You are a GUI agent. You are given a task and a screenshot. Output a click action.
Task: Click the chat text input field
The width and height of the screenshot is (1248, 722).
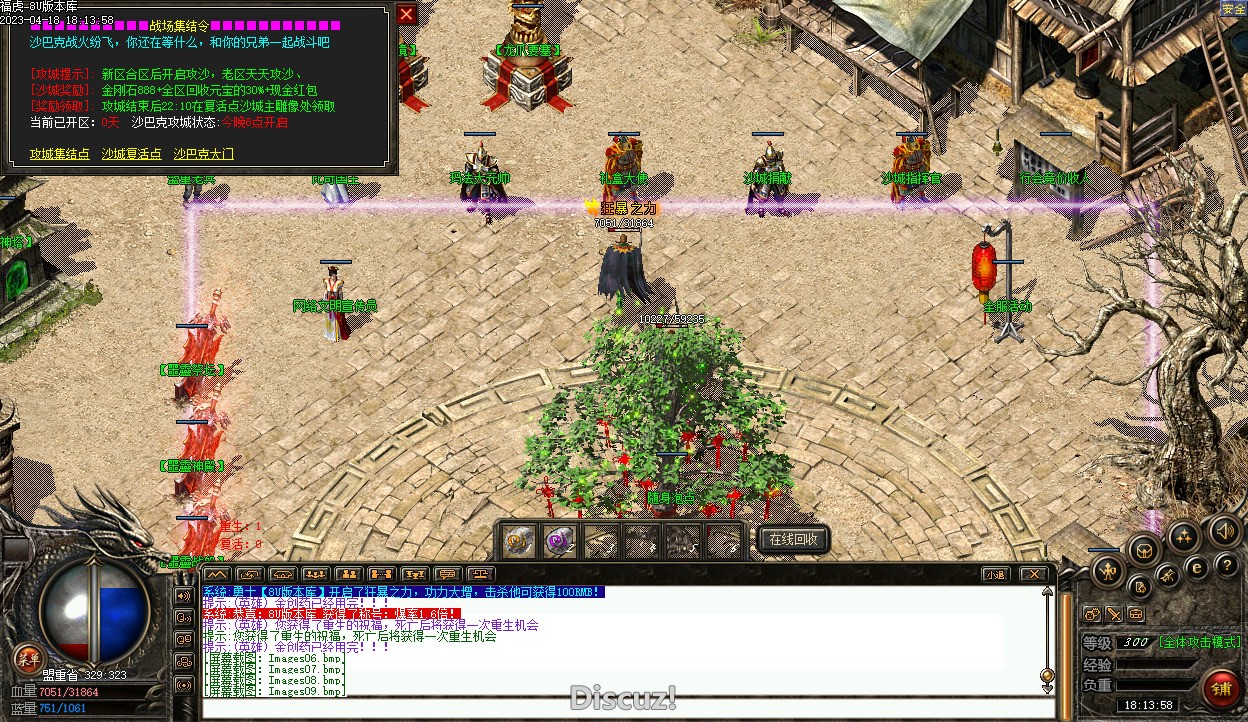620,706
